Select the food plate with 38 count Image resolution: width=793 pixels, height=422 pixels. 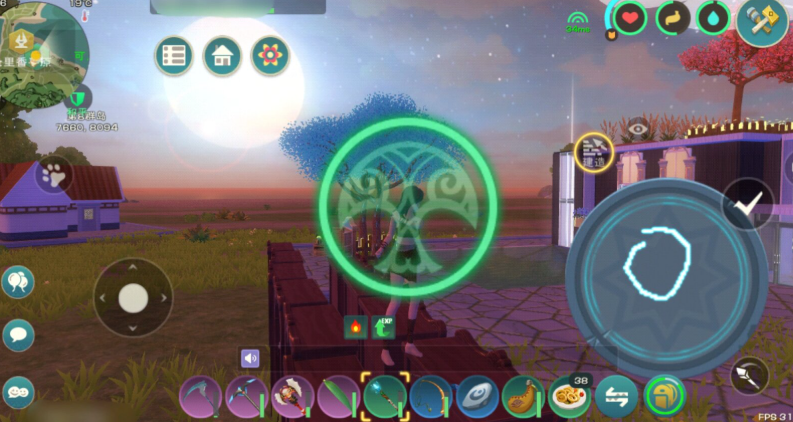[569, 398]
